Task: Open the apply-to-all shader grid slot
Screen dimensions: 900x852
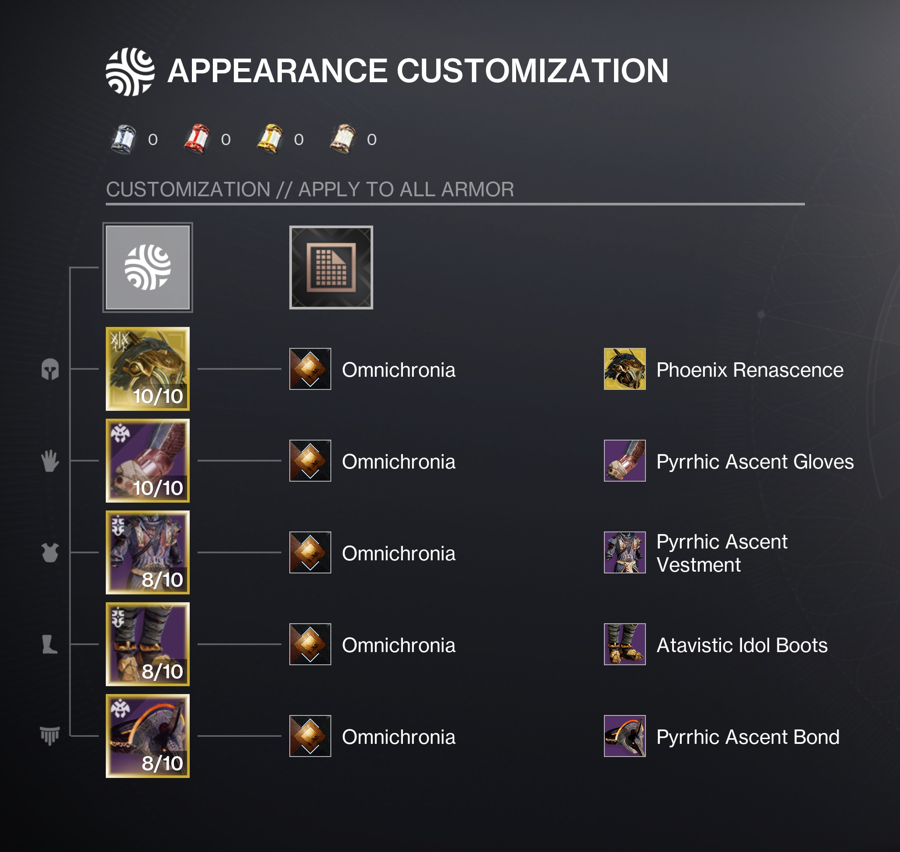Action: (331, 268)
